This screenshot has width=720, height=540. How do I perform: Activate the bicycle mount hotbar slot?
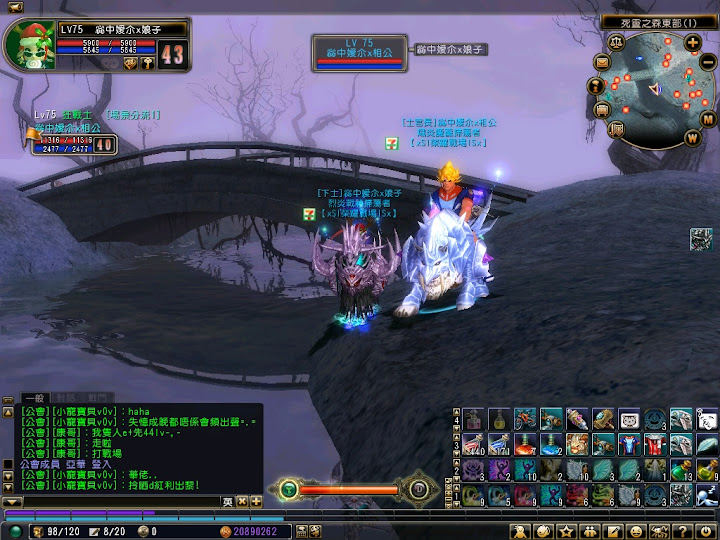(525, 418)
